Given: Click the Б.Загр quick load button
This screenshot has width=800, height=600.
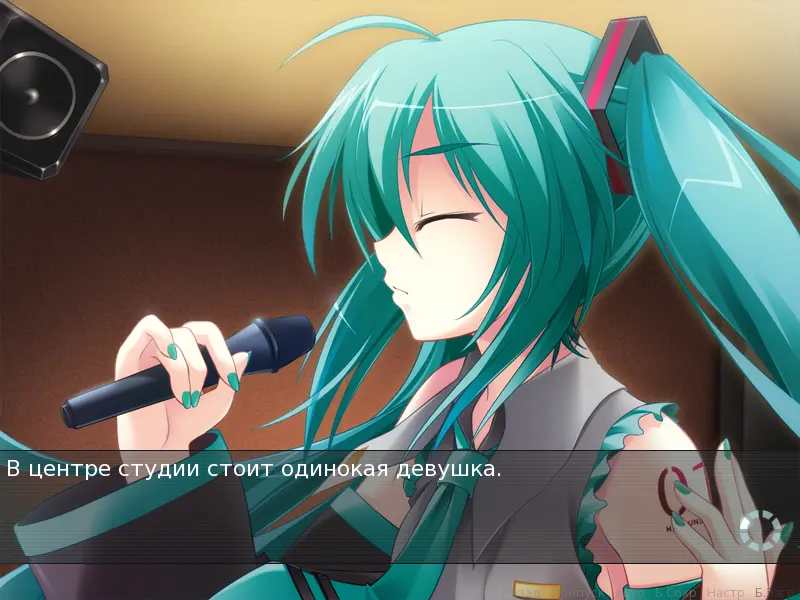Looking at the screenshot, I should point(774,593).
